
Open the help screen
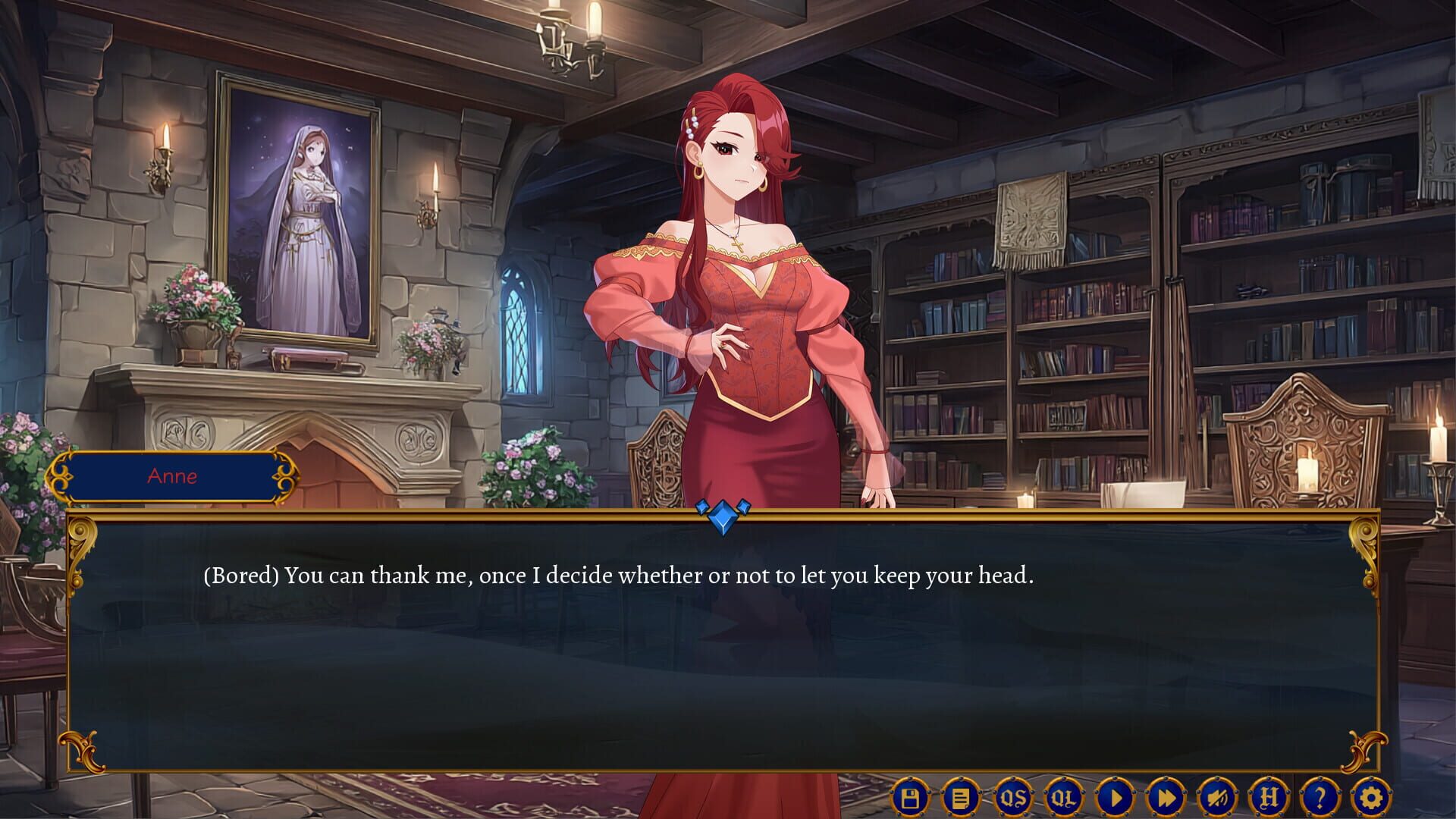pyautogui.click(x=1320, y=796)
